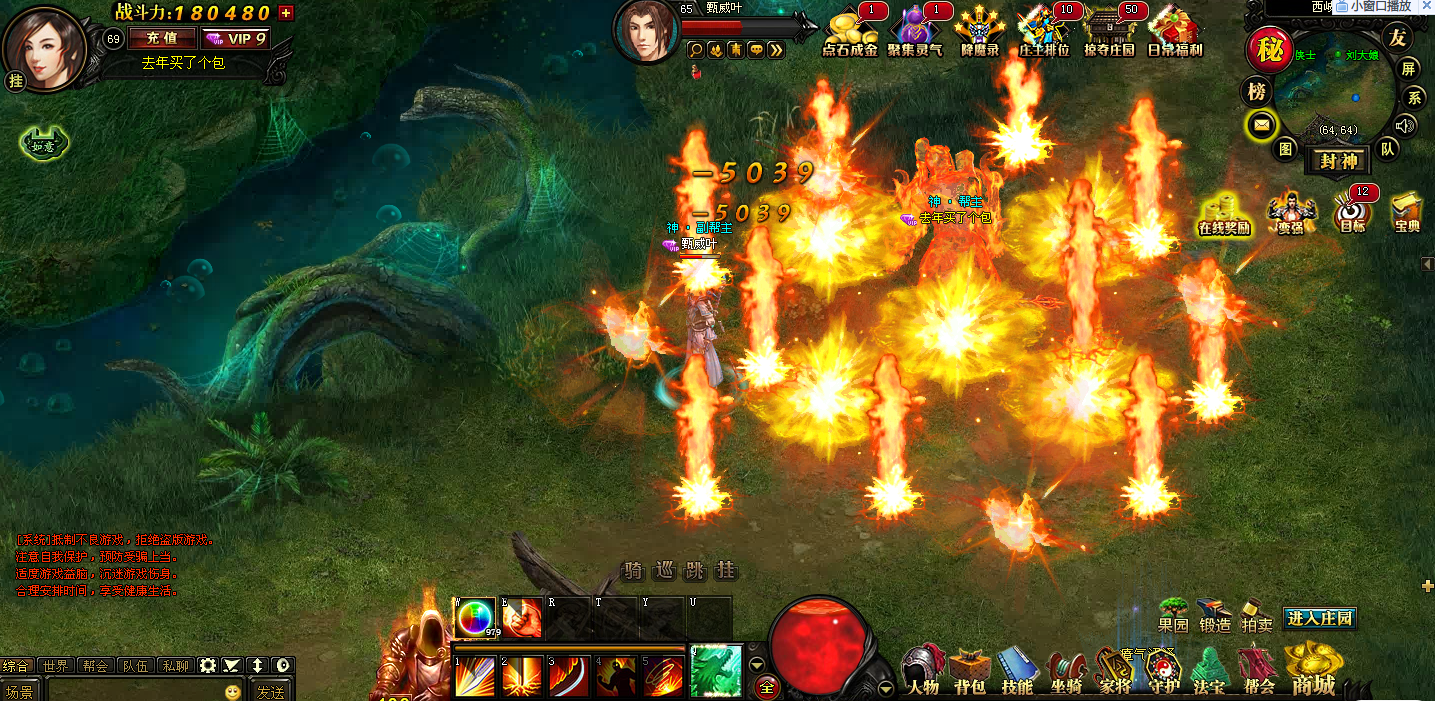The width and height of the screenshot is (1435, 701).
Task: Open the 技能 skills book
Action: pyautogui.click(x=1017, y=671)
